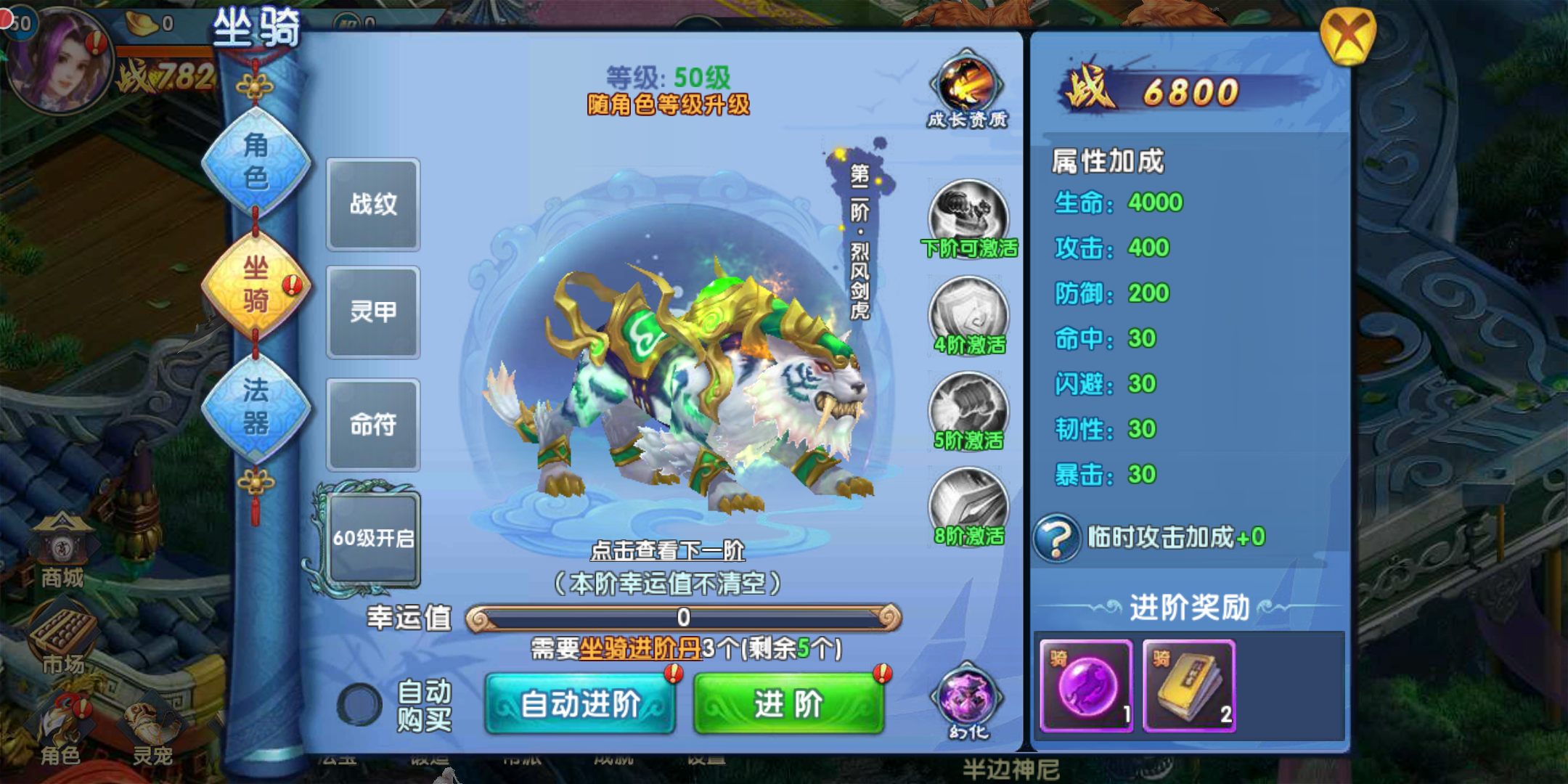This screenshot has width=1568, height=784.
Task: View the 成长资质 growth aptitude icon
Action: [968, 87]
